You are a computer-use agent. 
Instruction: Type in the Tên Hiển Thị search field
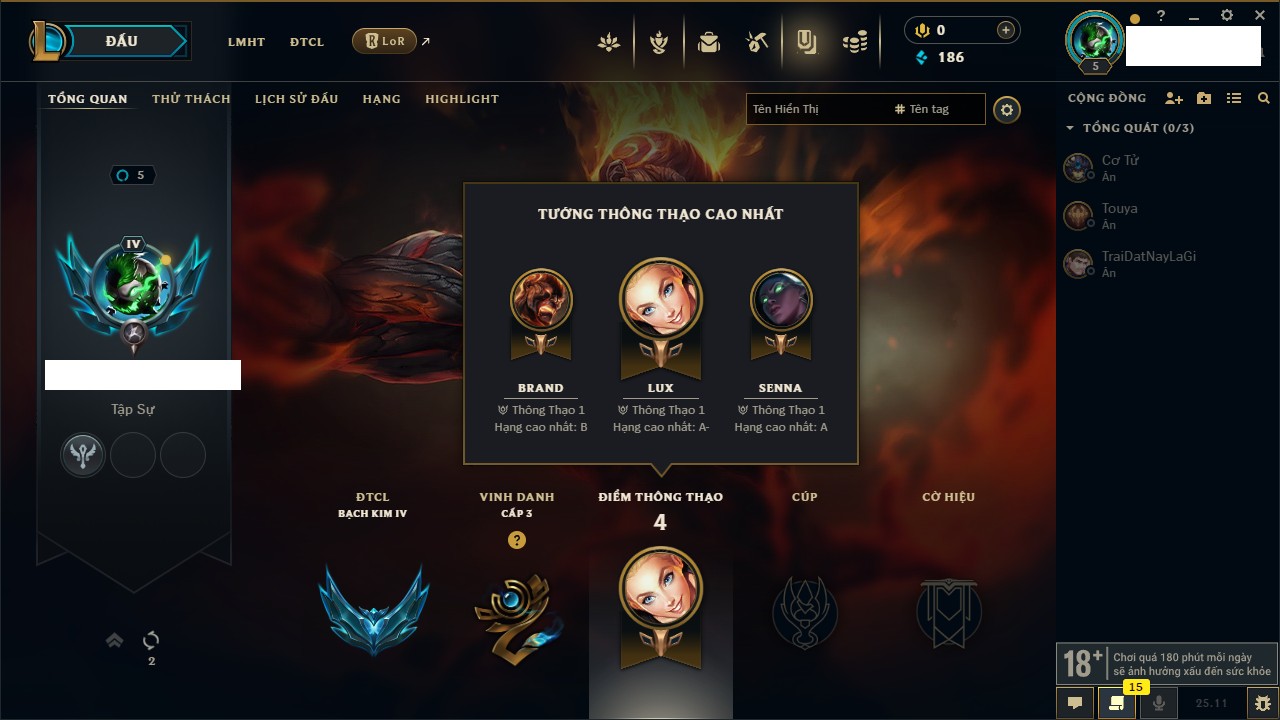pyautogui.click(x=815, y=109)
